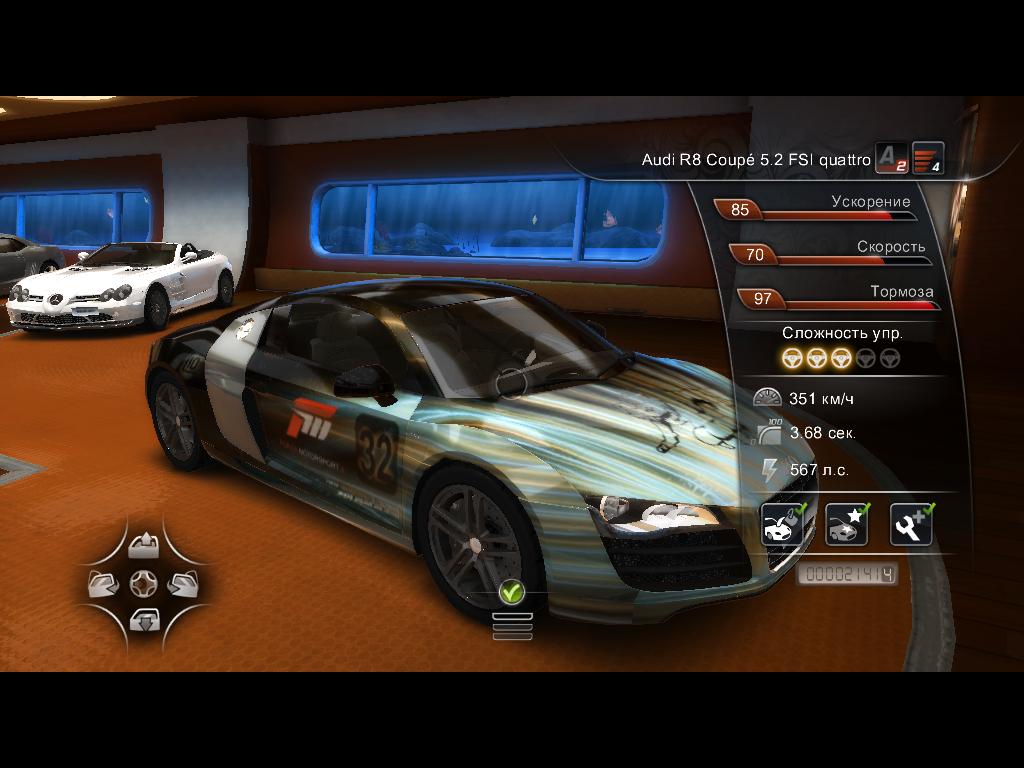This screenshot has width=1024, height=768.
Task: Confirm with the green checkmark button
Action: 512,593
